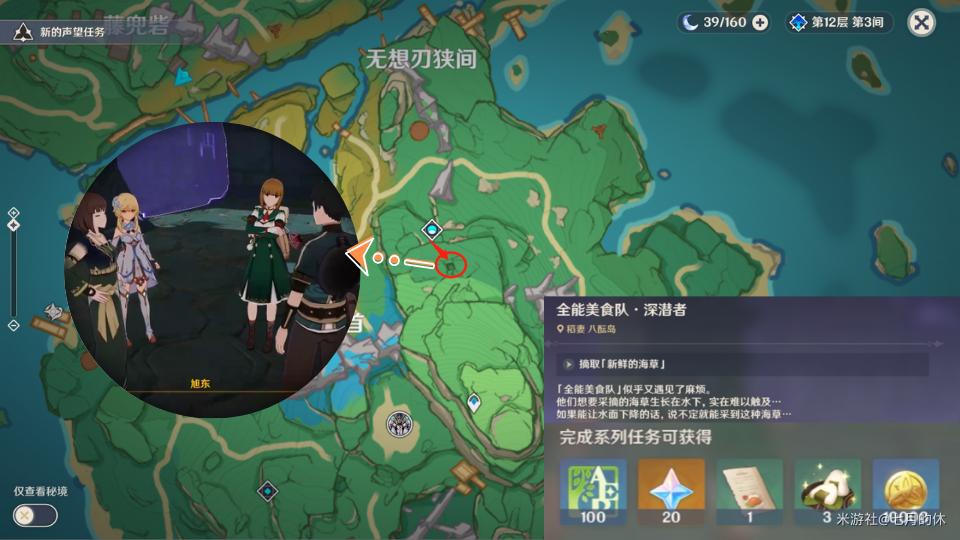Open the Spiral Abyss floor 12 indicator
Image resolution: width=960 pixels, height=540 pixels.
point(838,23)
